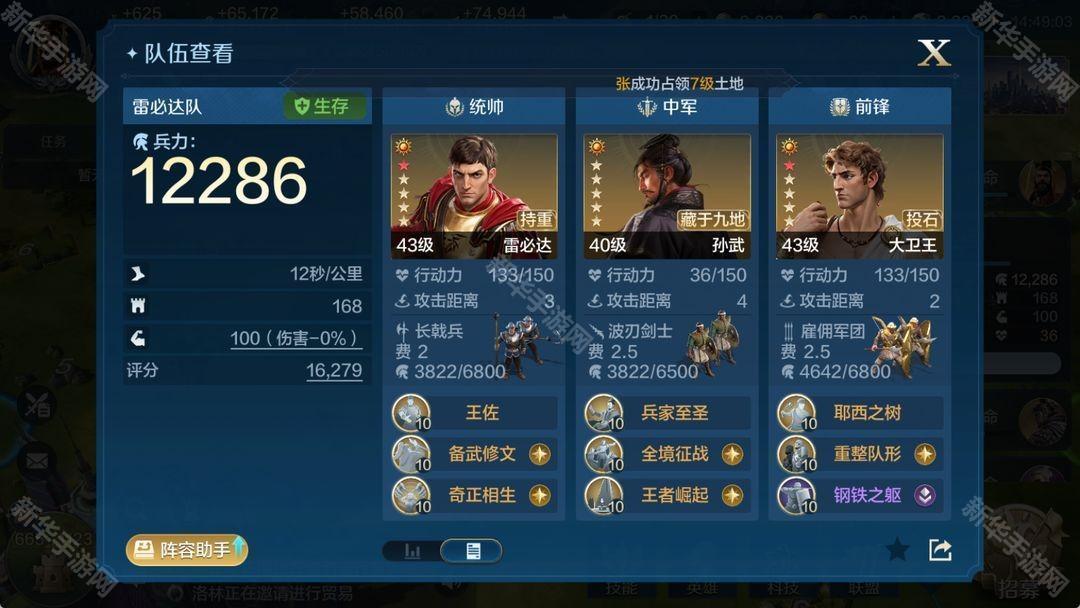The height and width of the screenshot is (608, 1080).
Task: Switch to the list details view
Action: [x=472, y=551]
